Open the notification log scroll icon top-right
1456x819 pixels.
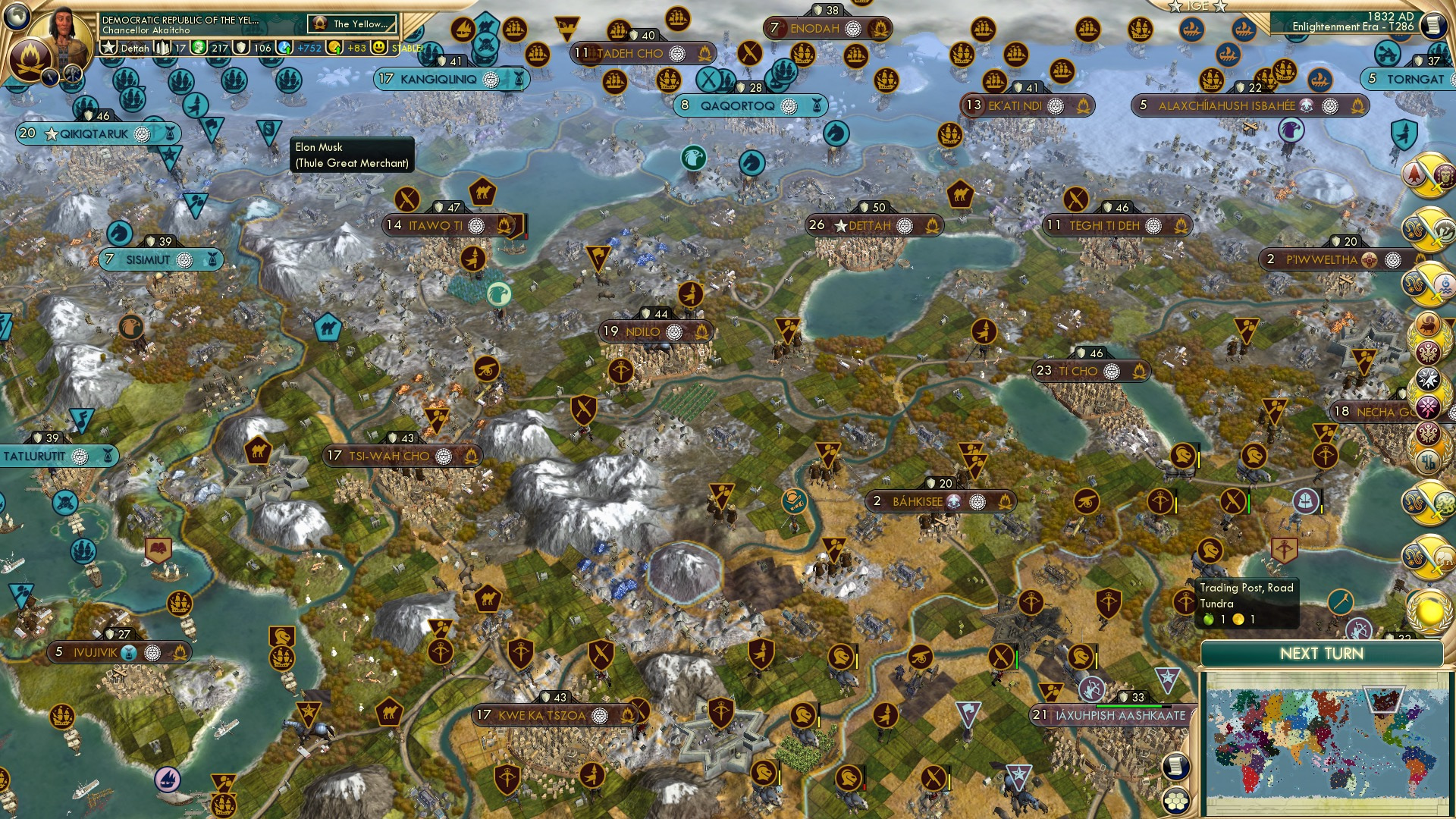pos(1433,24)
